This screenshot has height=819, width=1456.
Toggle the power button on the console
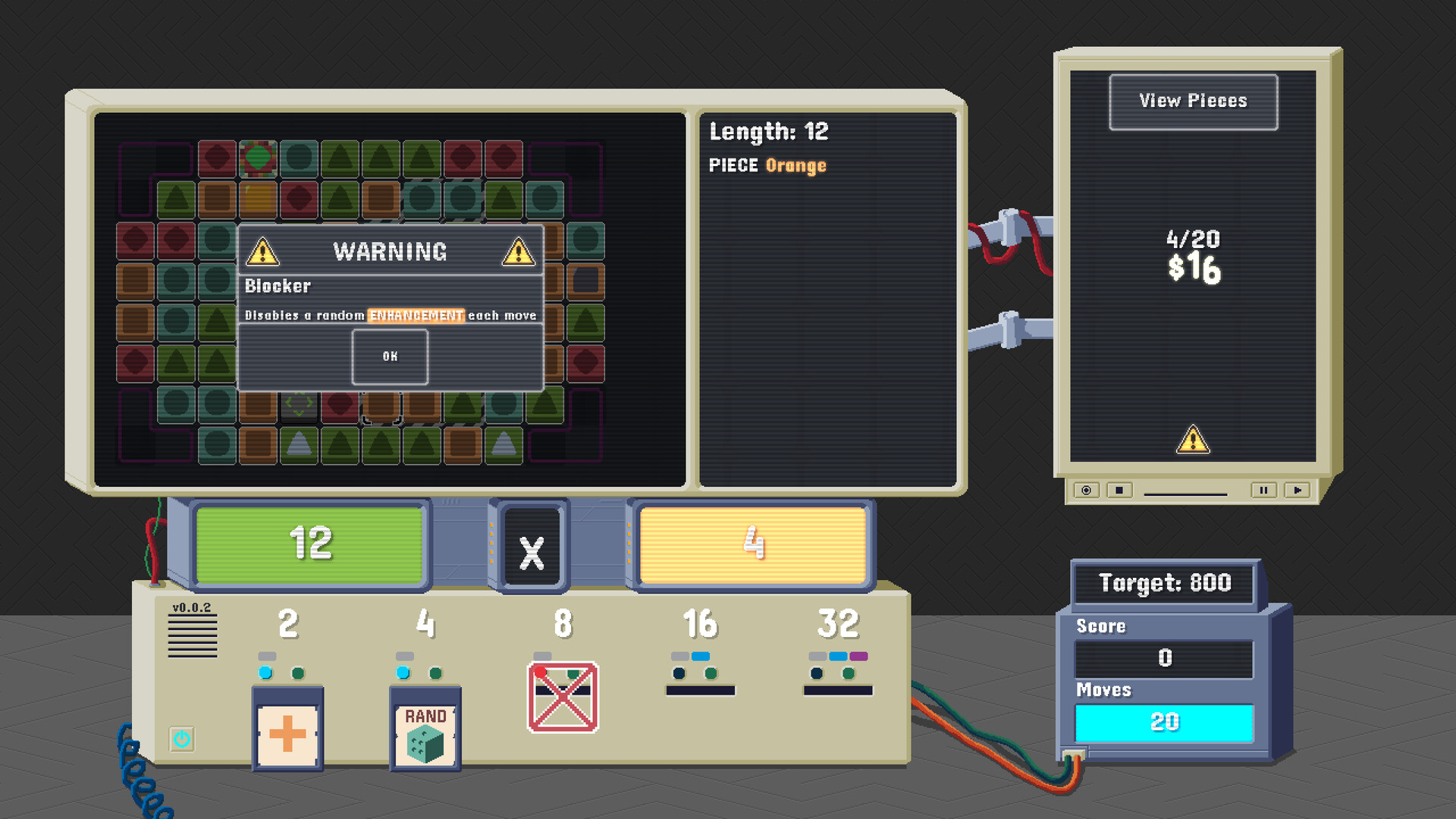pos(180,738)
